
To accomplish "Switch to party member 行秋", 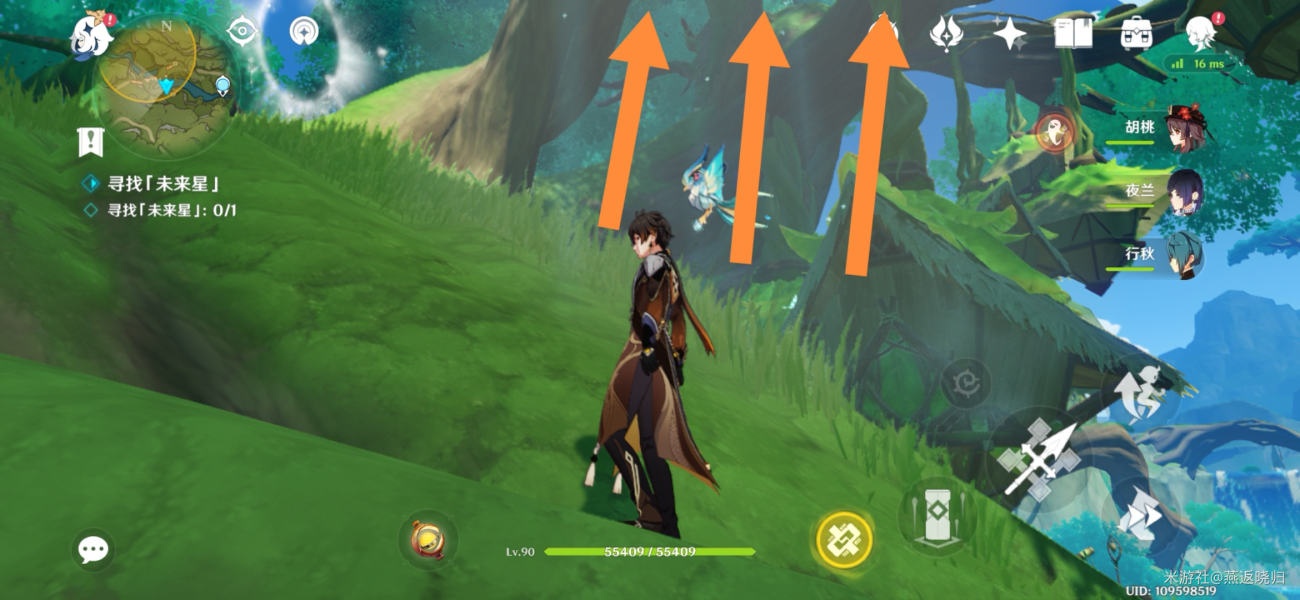I will click(1183, 255).
